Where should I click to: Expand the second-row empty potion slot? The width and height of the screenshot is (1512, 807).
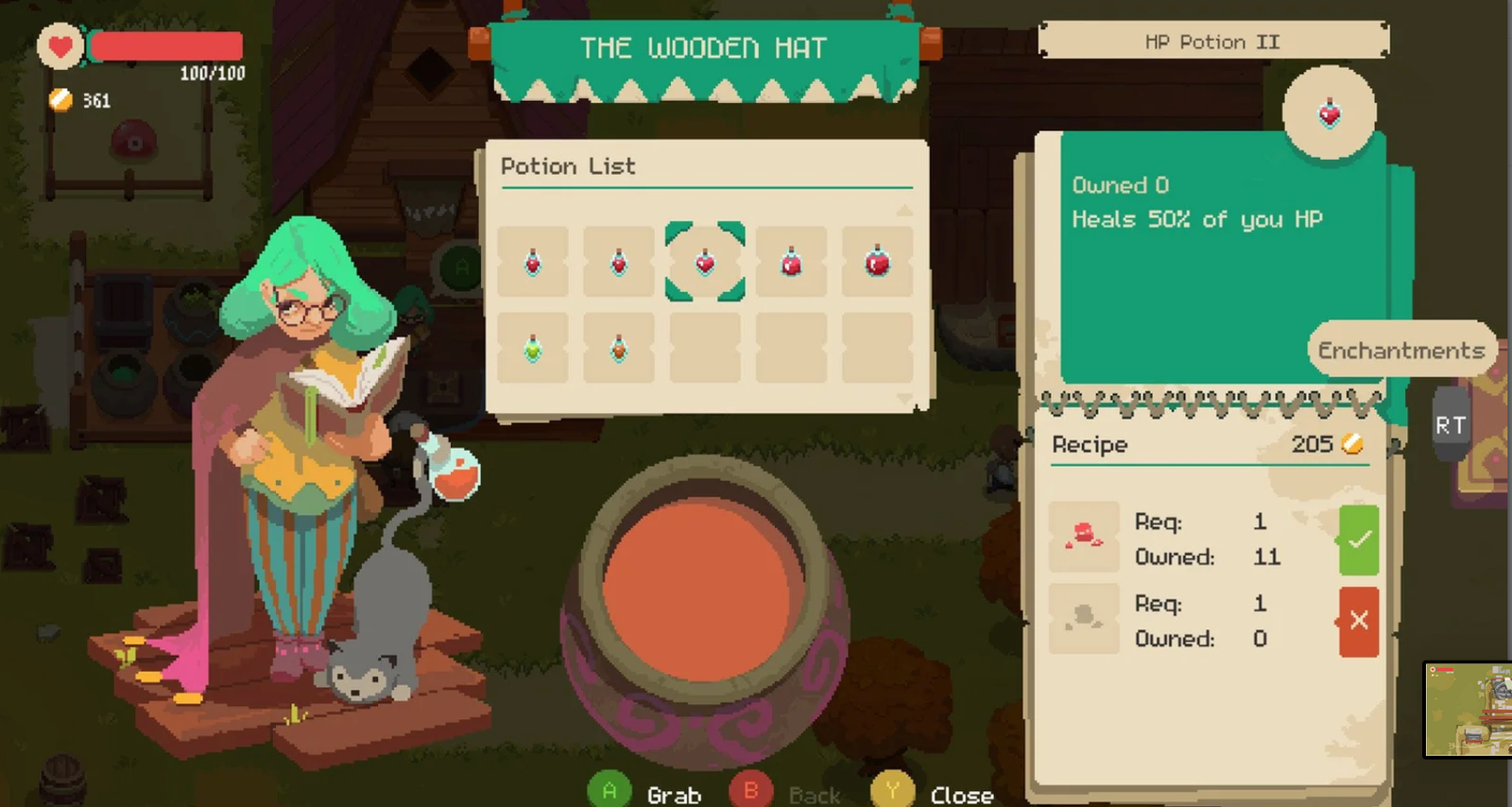704,348
